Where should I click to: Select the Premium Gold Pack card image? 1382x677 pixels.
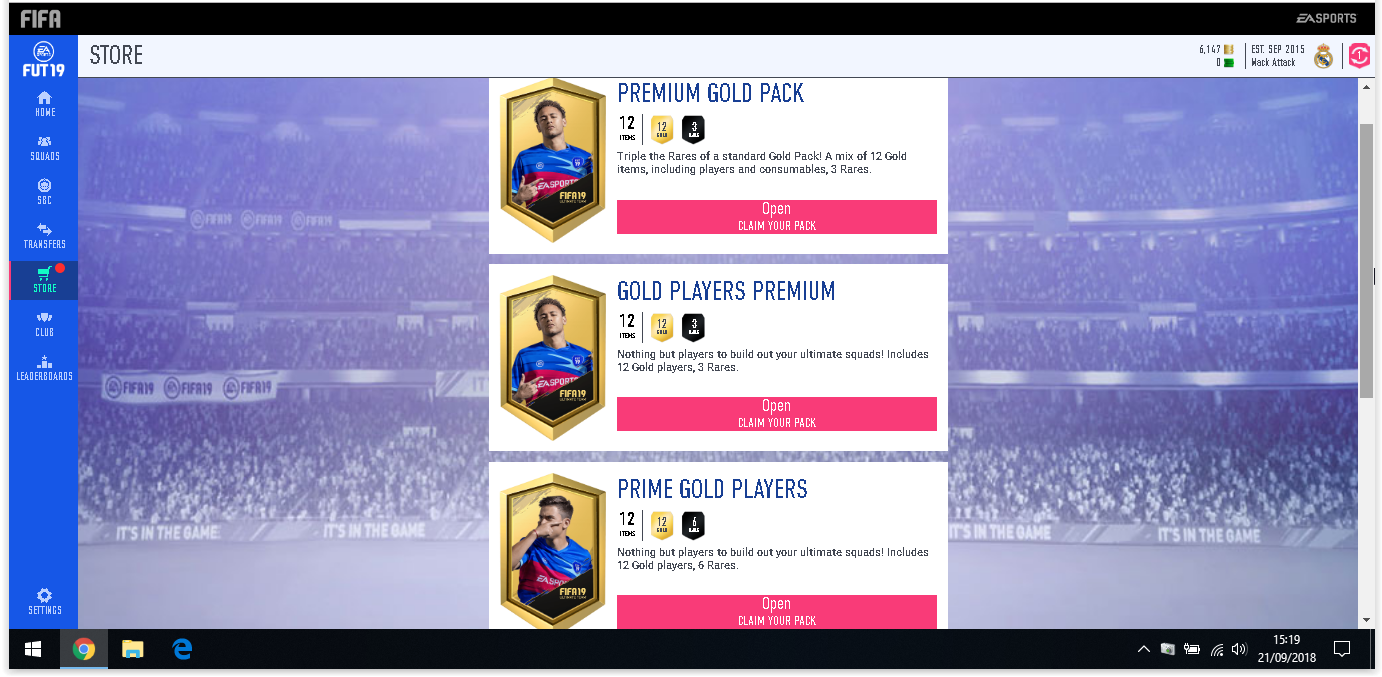pos(553,158)
